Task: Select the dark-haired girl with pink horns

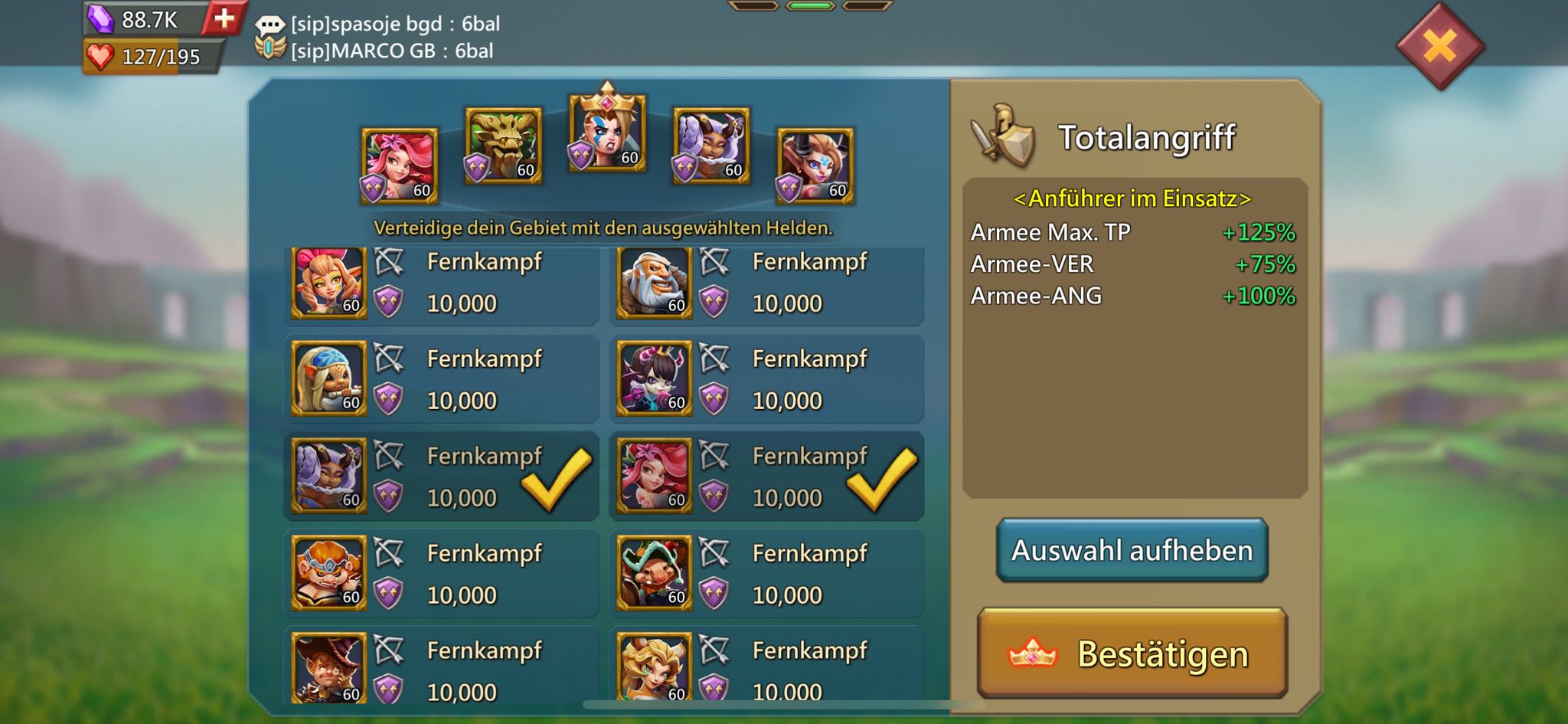Action: (766, 379)
